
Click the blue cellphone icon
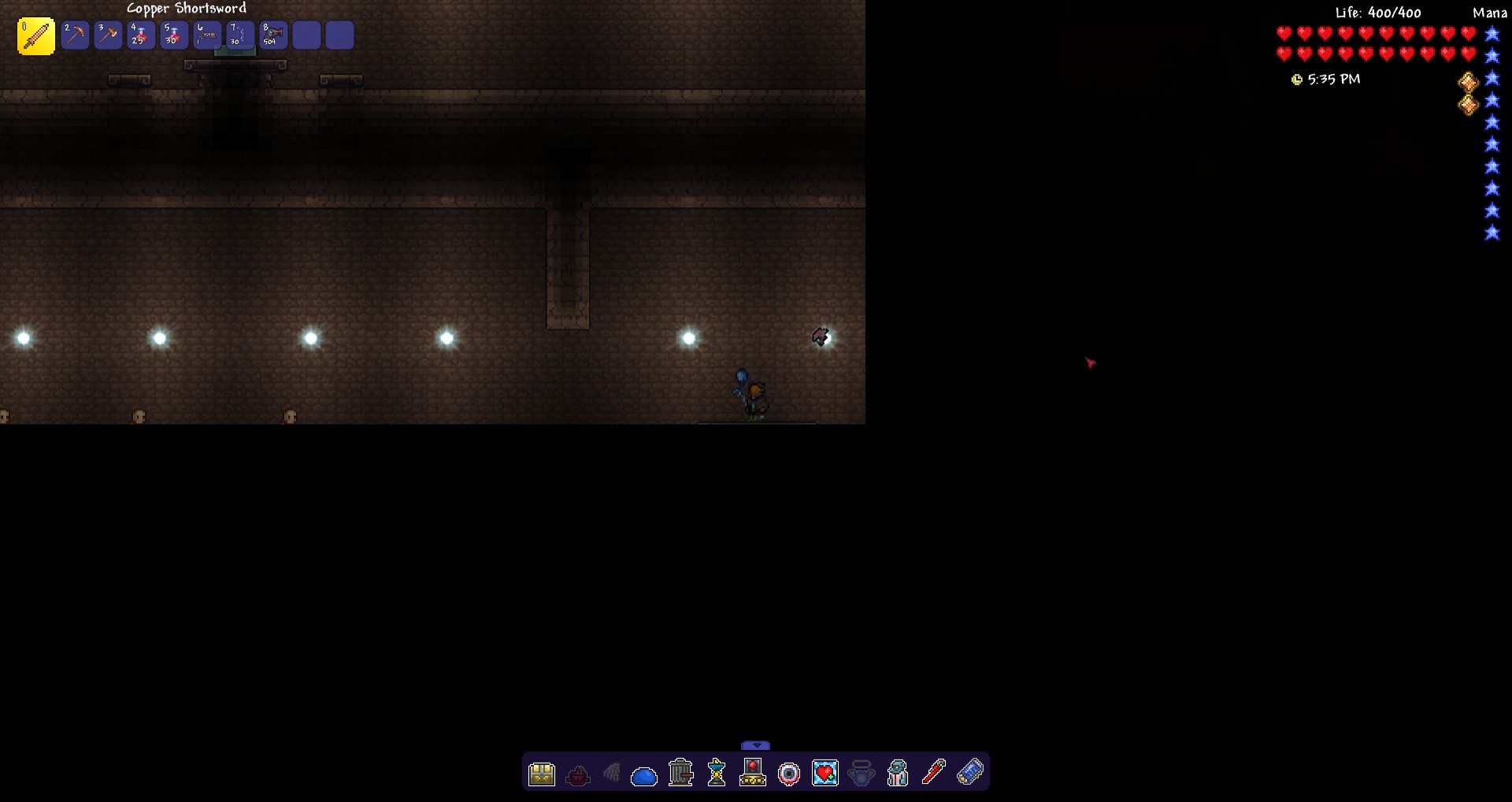point(969,773)
